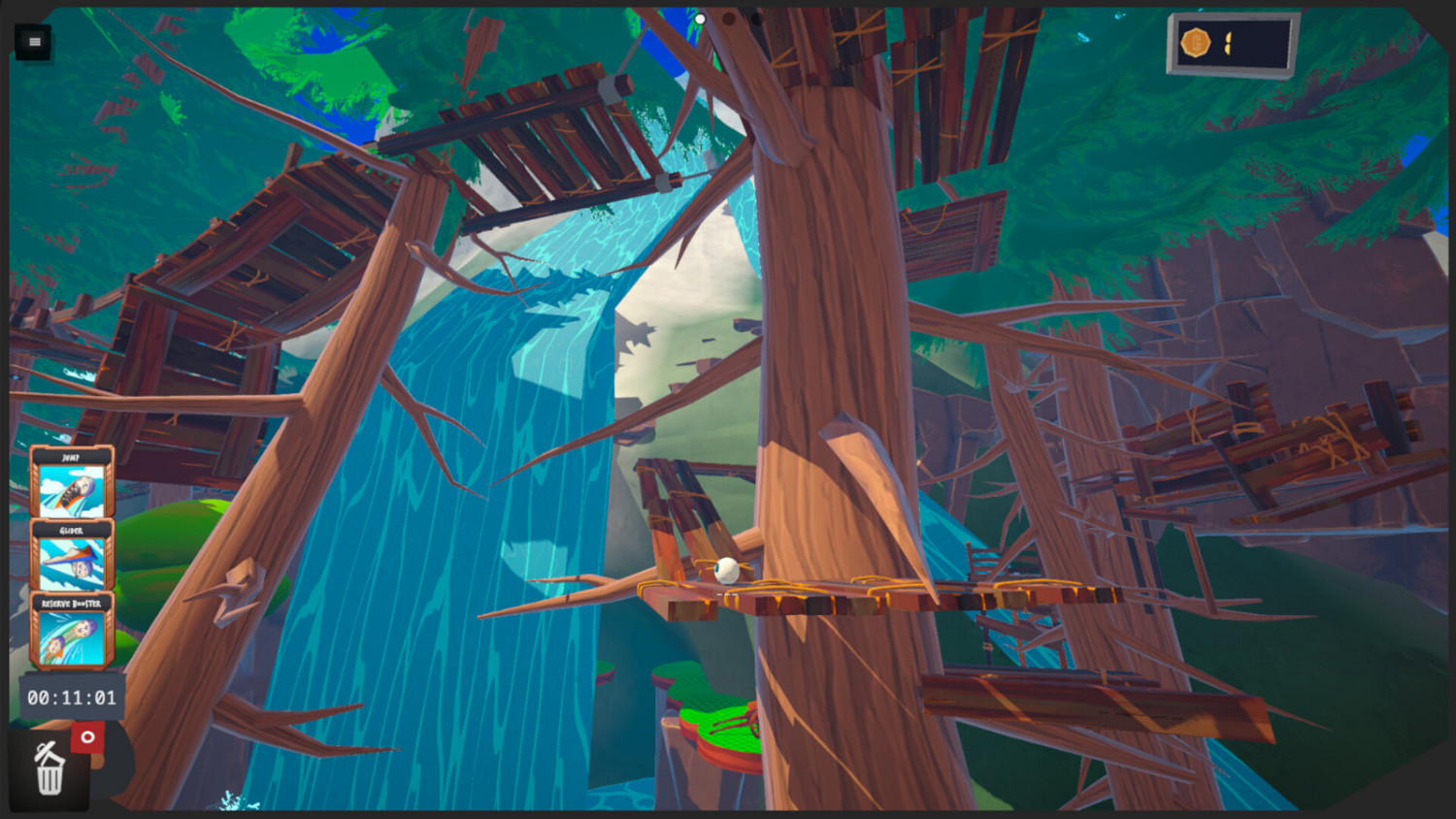The width and height of the screenshot is (1456, 819).
Task: Expand the Jump card title banner
Action: click(x=72, y=457)
